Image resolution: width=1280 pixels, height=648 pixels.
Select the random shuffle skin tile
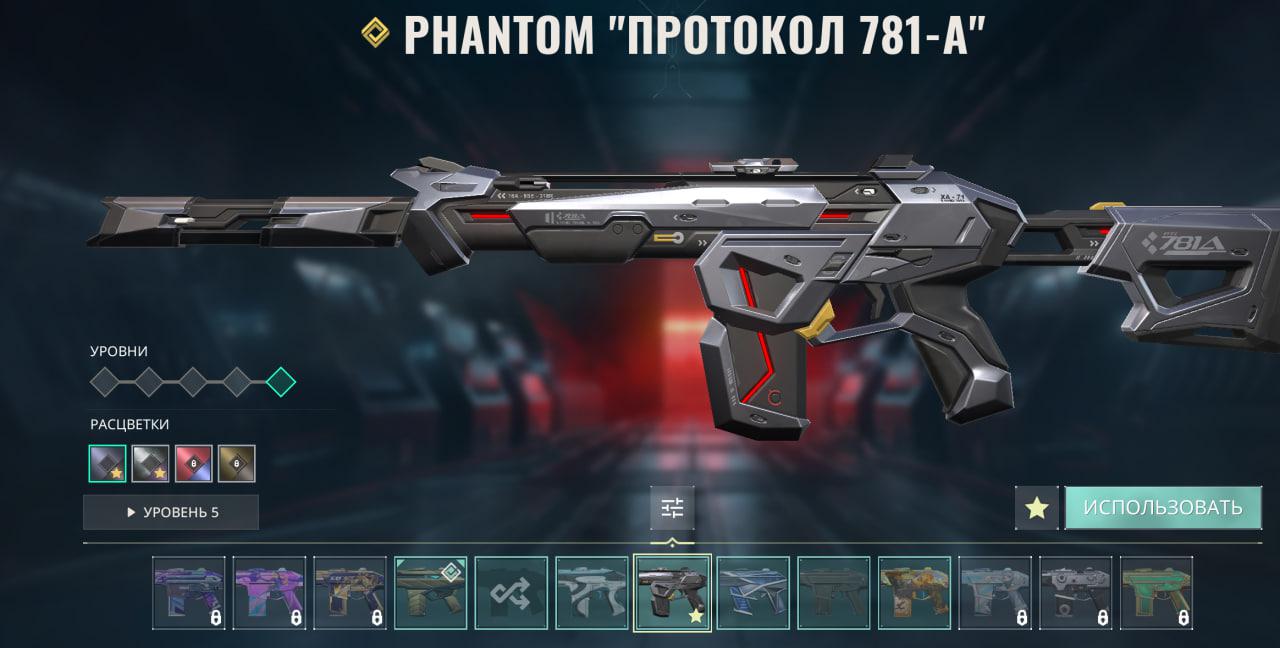(511, 593)
